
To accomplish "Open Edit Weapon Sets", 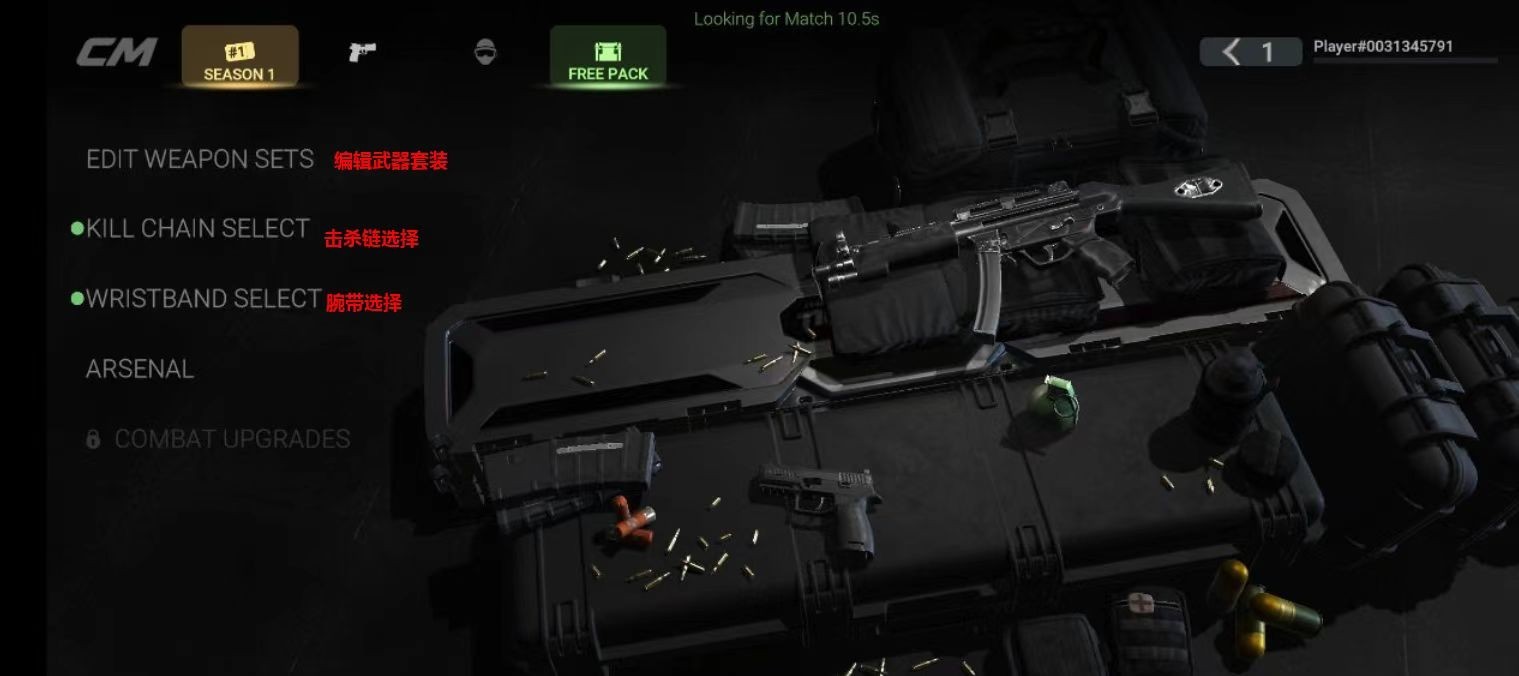I will (x=200, y=159).
